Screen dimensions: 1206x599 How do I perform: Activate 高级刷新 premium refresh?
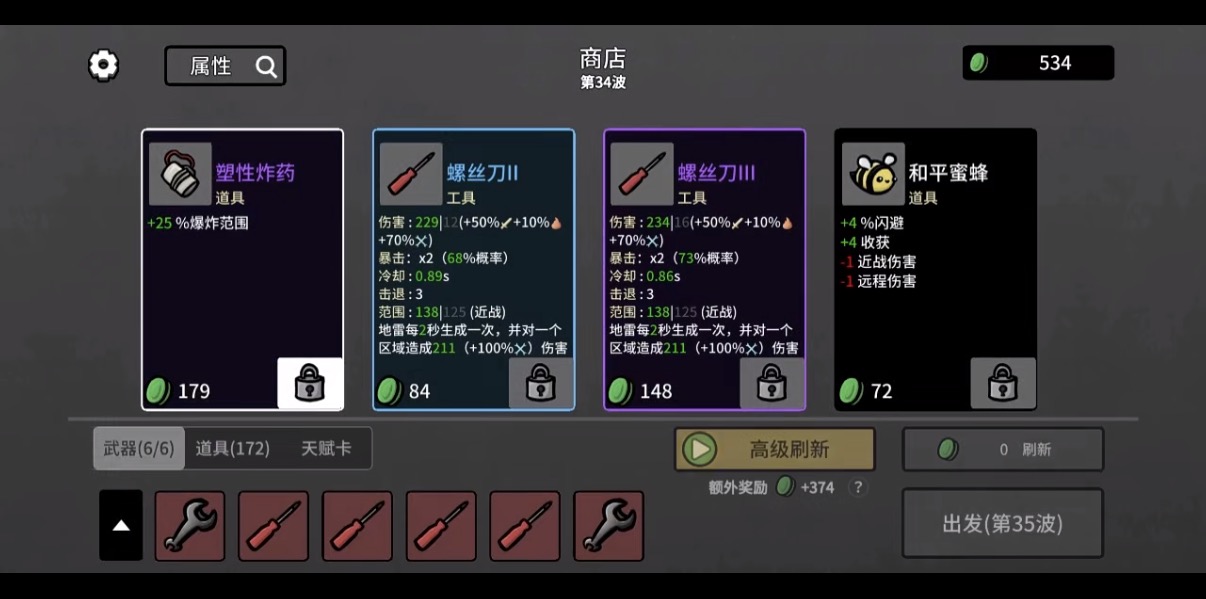[x=775, y=450]
